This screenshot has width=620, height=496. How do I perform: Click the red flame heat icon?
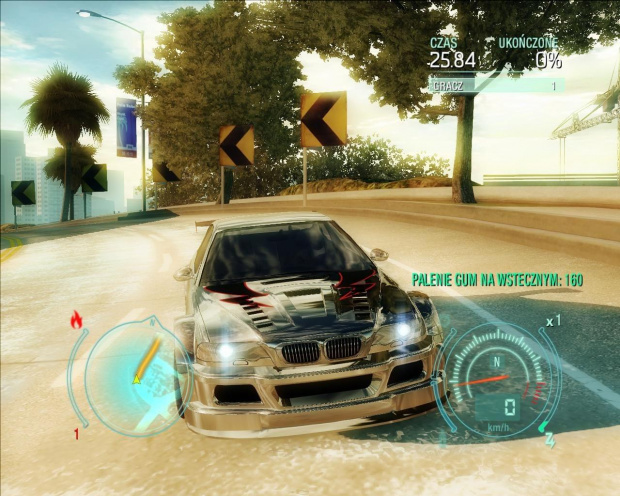click(x=77, y=321)
